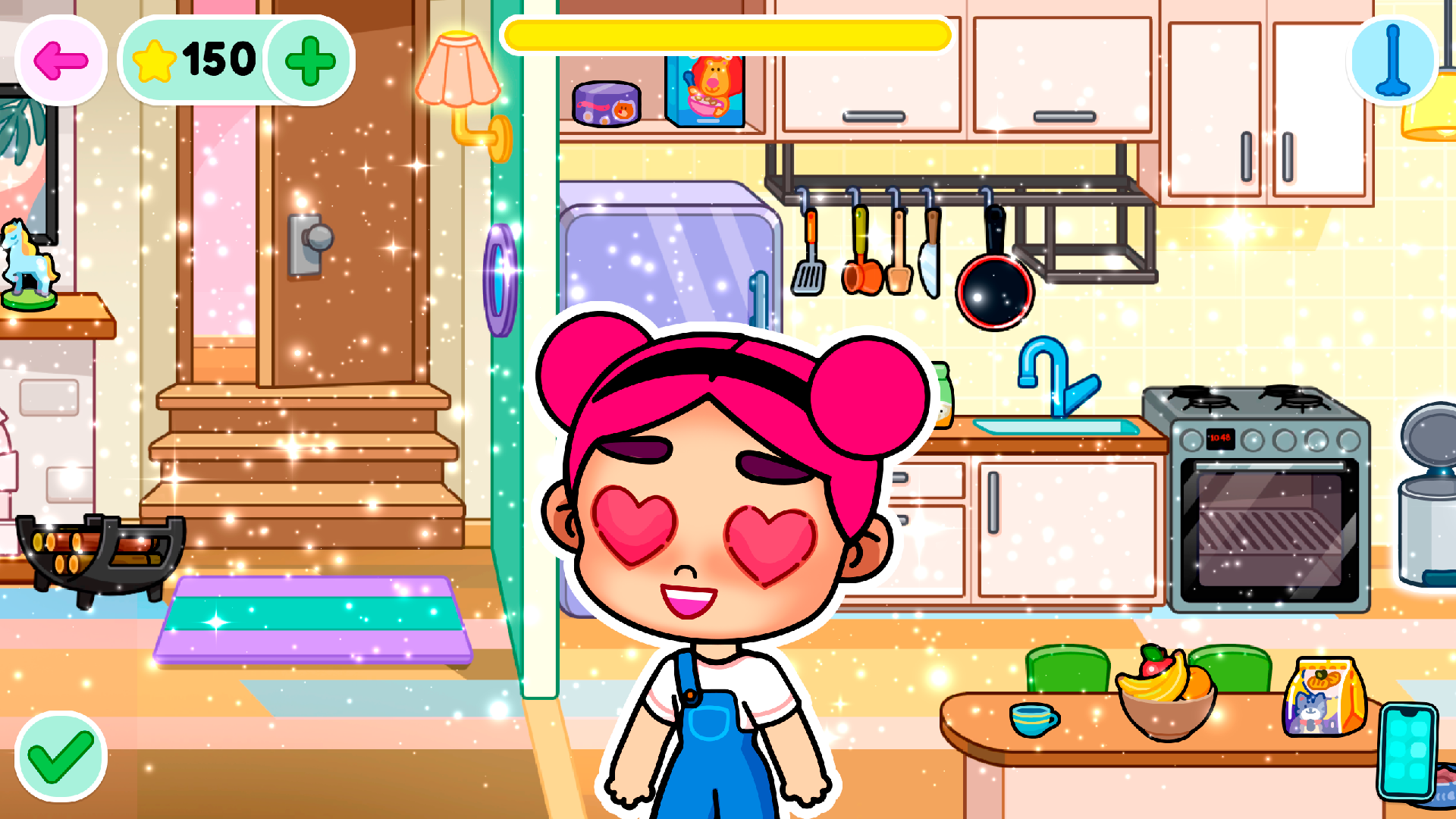The image size is (1456, 819).
Task: Tap the character with heart eyes
Action: [720, 531]
